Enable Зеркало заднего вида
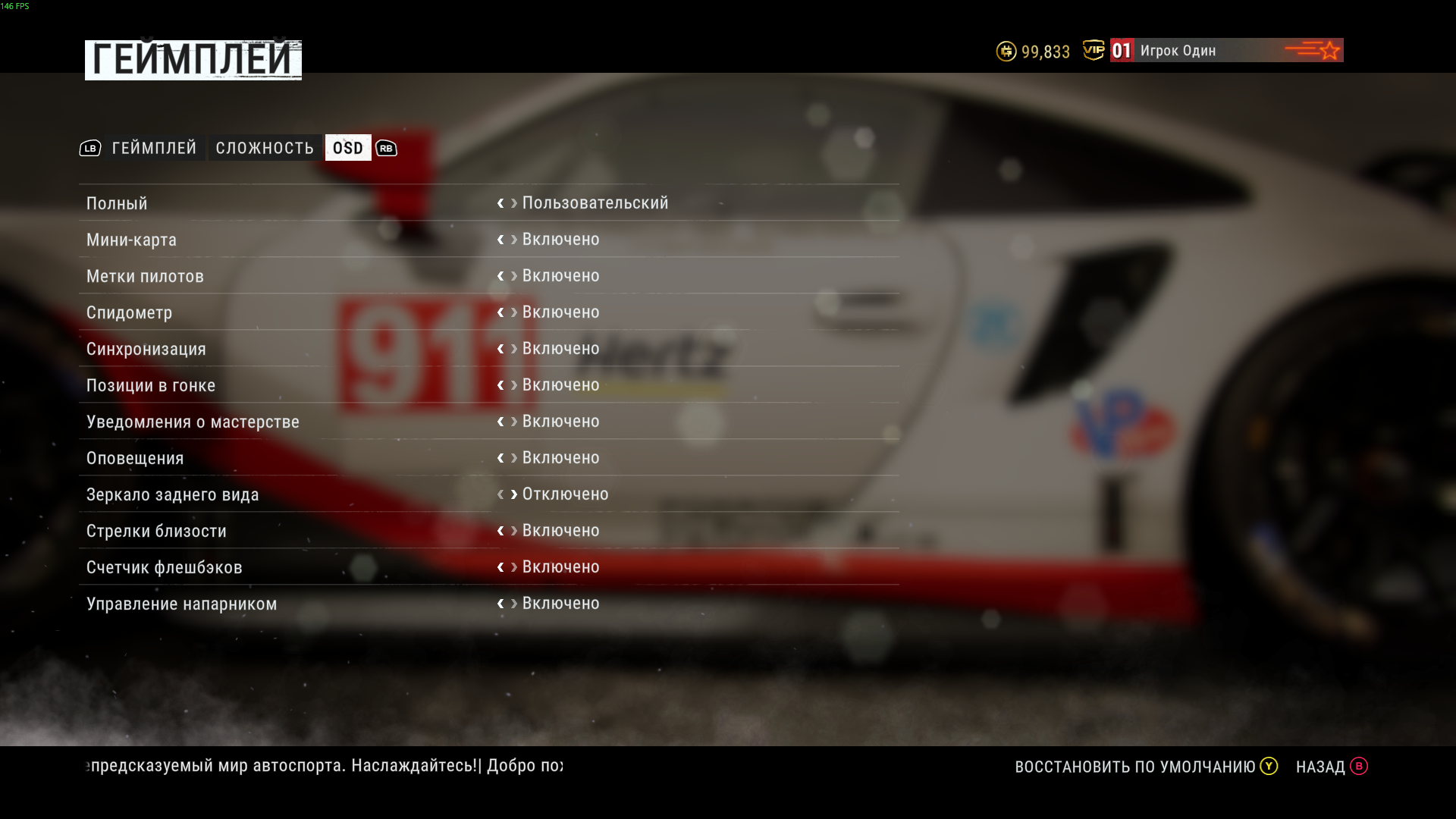This screenshot has width=1456, height=819. point(514,494)
